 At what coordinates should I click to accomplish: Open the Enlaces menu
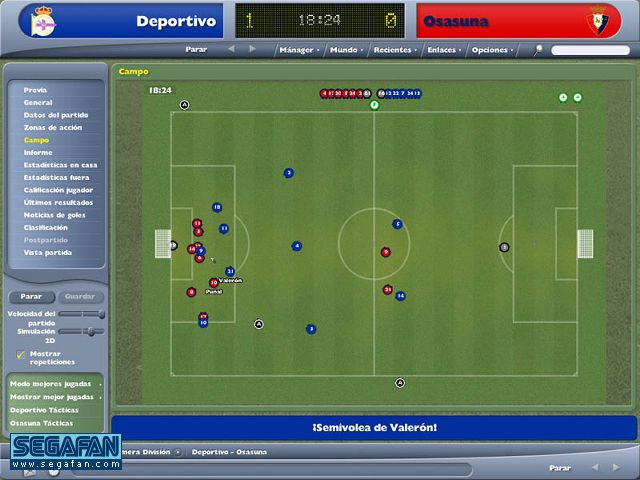[441, 49]
